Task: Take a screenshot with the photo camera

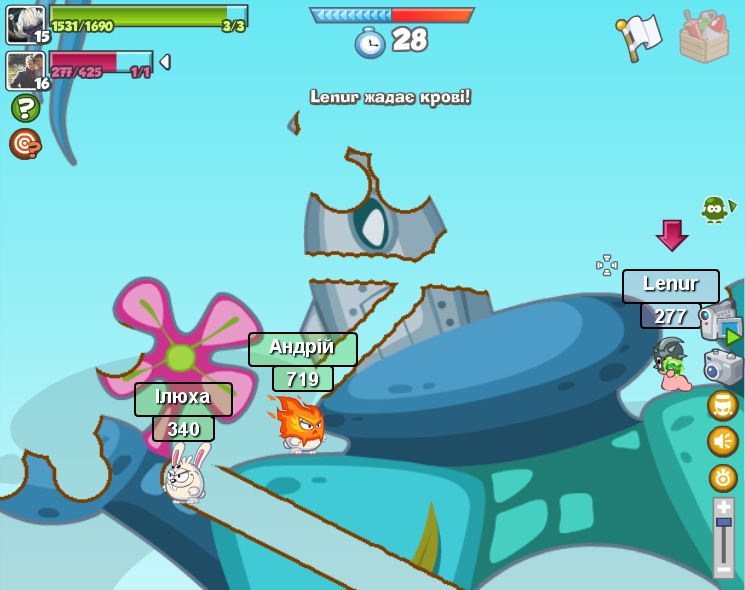Action: click(x=723, y=367)
